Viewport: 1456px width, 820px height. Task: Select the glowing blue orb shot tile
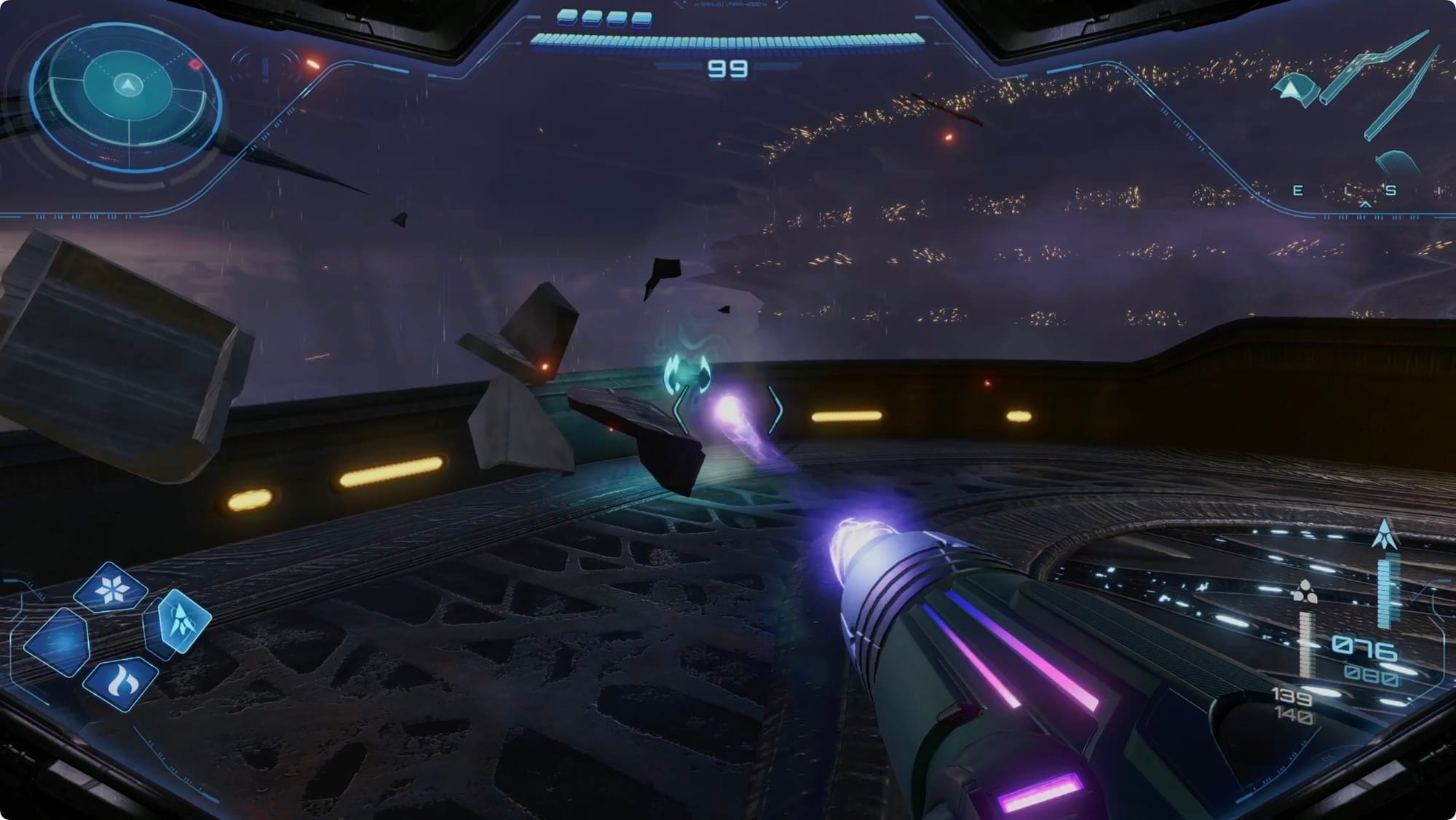point(58,642)
